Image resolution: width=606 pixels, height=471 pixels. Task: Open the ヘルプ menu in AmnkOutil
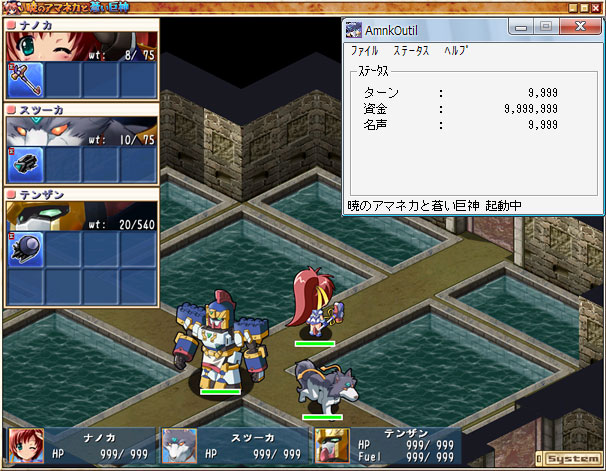456,50
